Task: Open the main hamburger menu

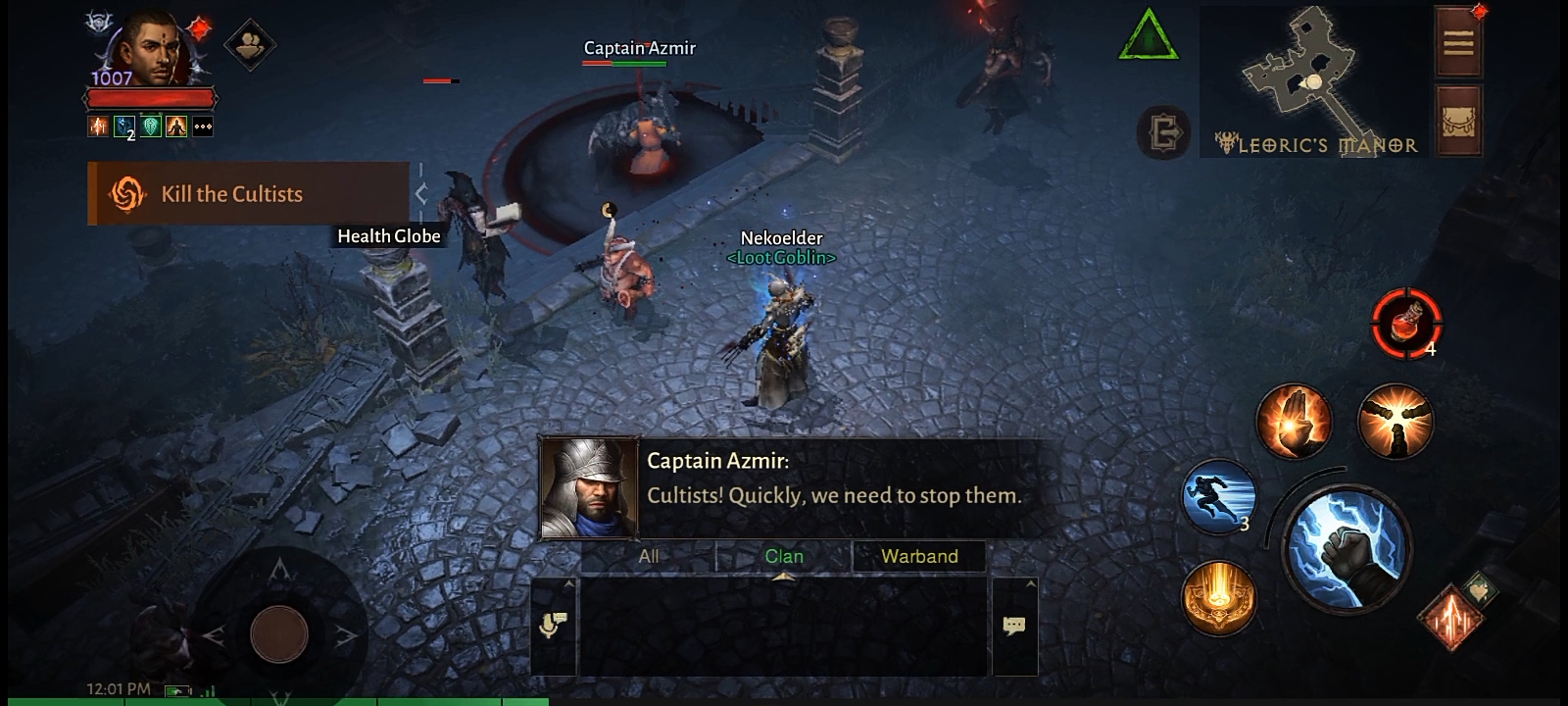Action: tap(1458, 42)
